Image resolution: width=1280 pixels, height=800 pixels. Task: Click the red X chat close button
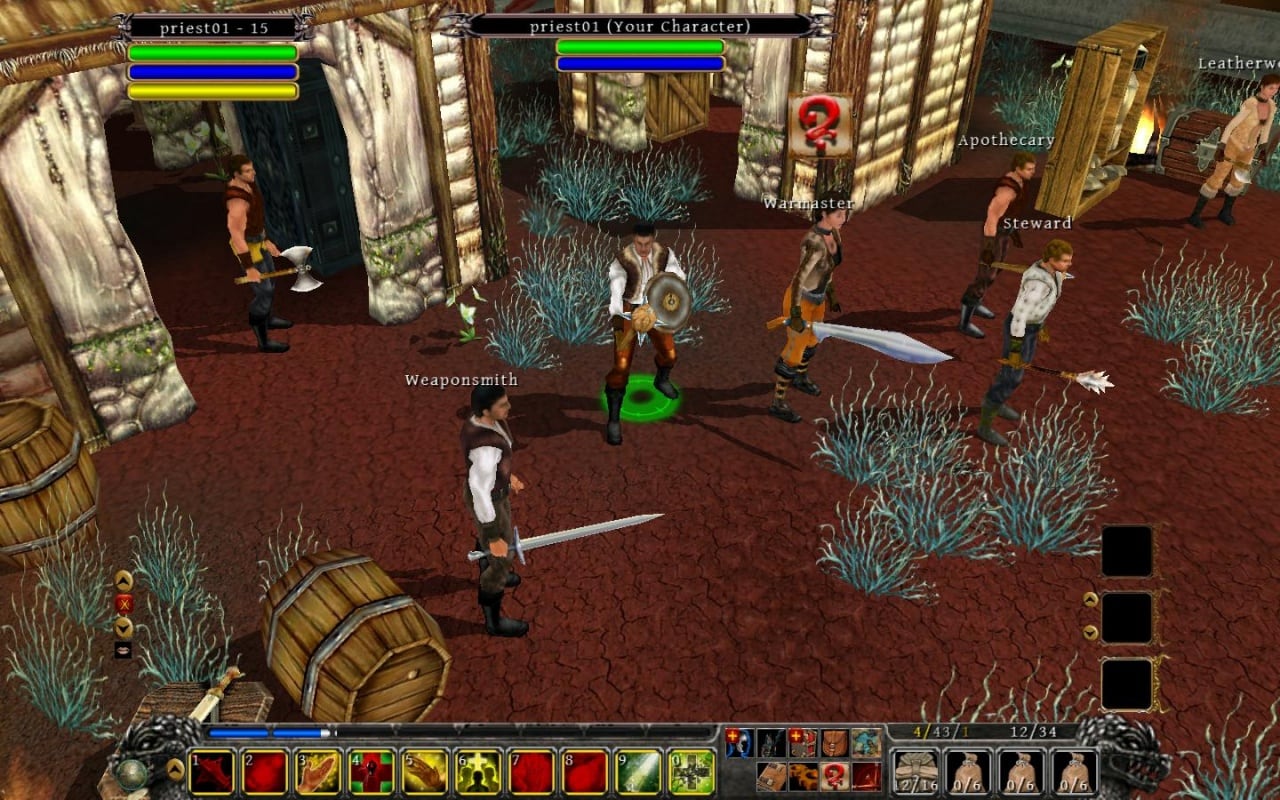click(x=124, y=603)
